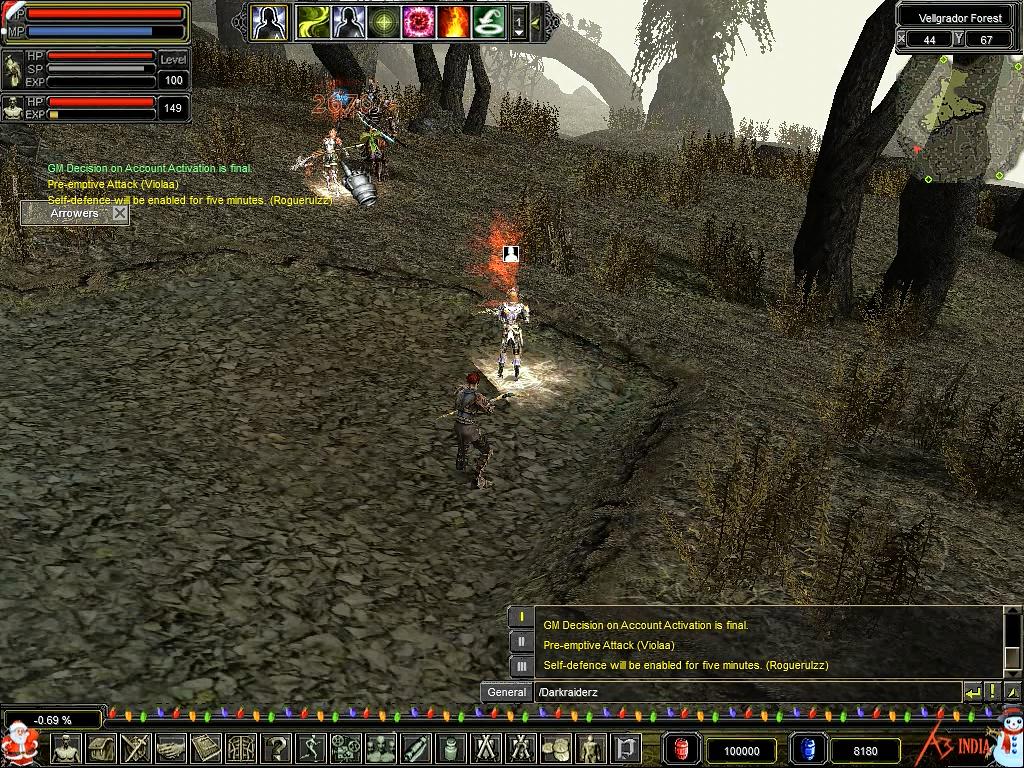Image resolution: width=1024 pixels, height=768 pixels.
Task: Open the General chat channel selector
Action: 507,692
